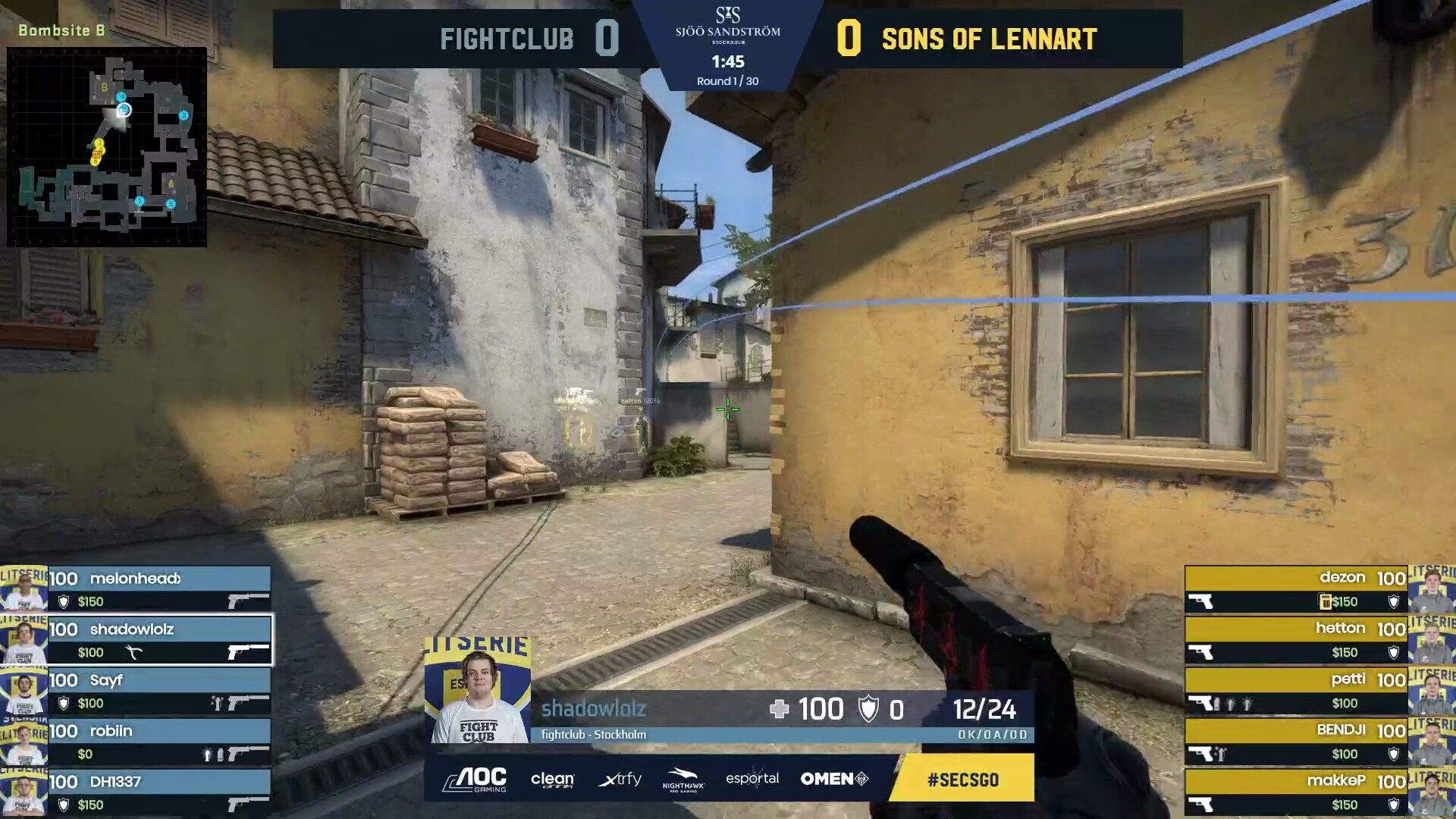Screen dimensions: 1456x819
Task: Click the shield armor icon beside hetton's money
Action: 1394,652
